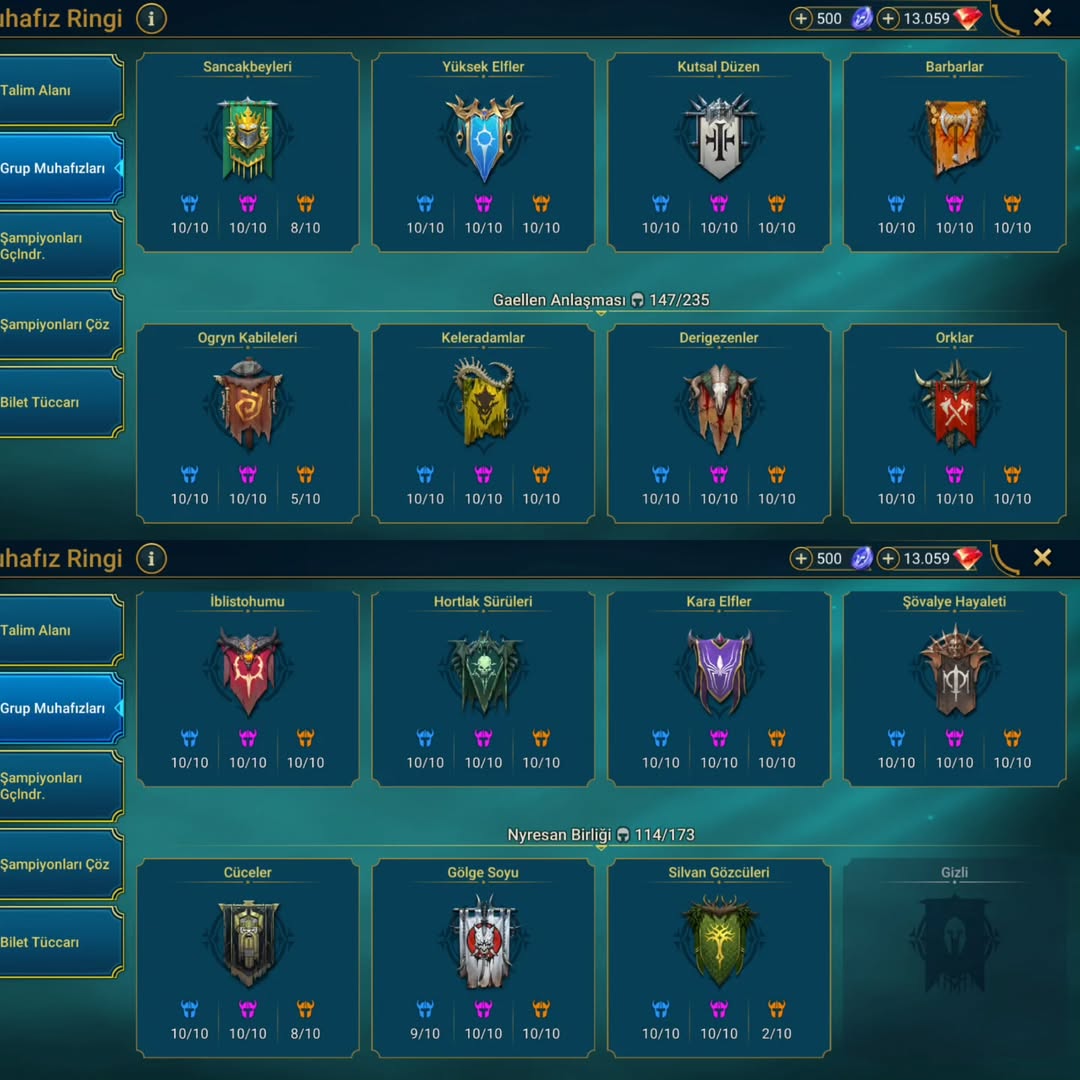Open the Barbarlar faction guardians
The image size is (1080, 1080).
[x=954, y=140]
